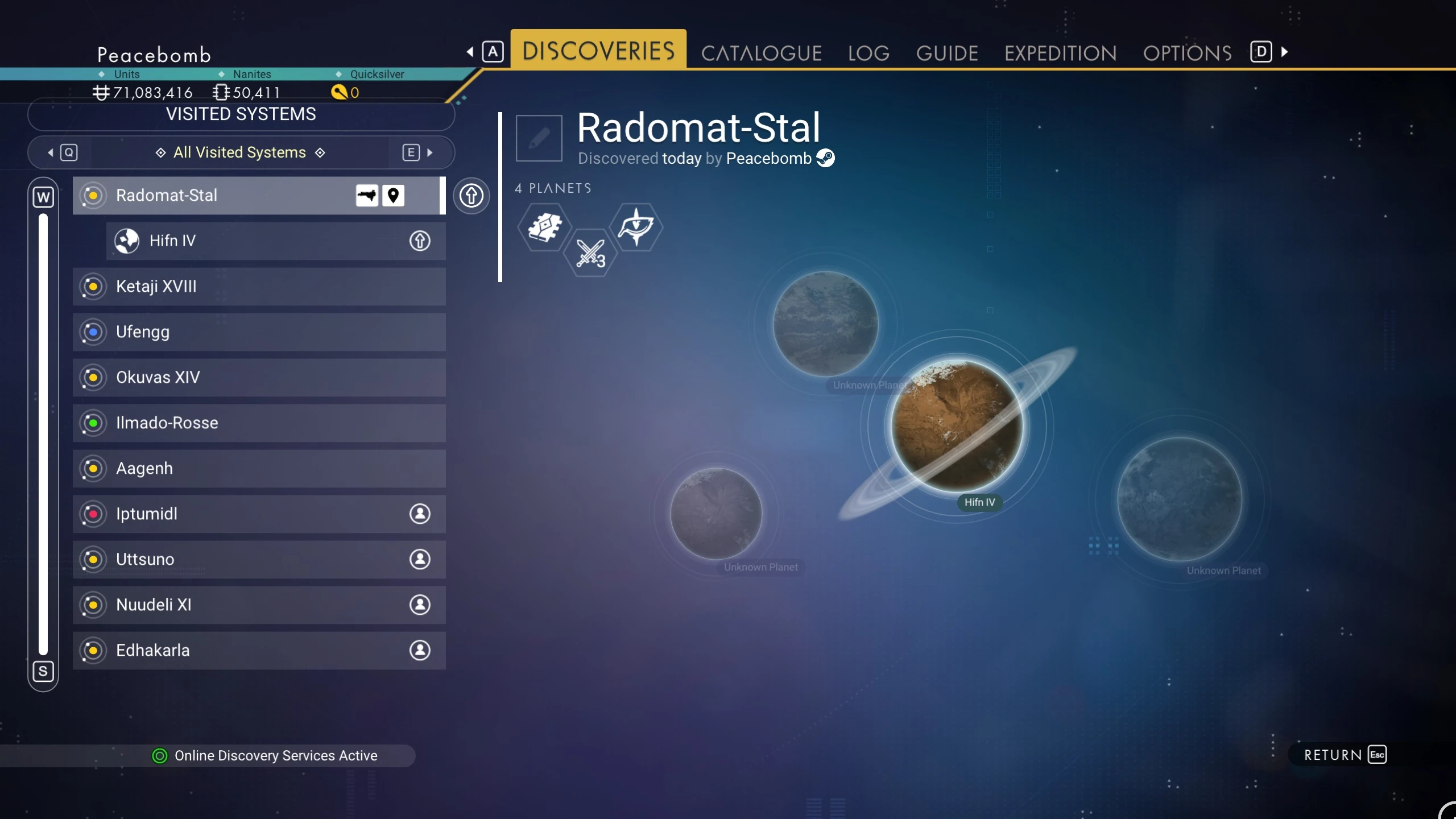Switch to the Catalogue tab
This screenshot has width=1456, height=819.
[761, 53]
